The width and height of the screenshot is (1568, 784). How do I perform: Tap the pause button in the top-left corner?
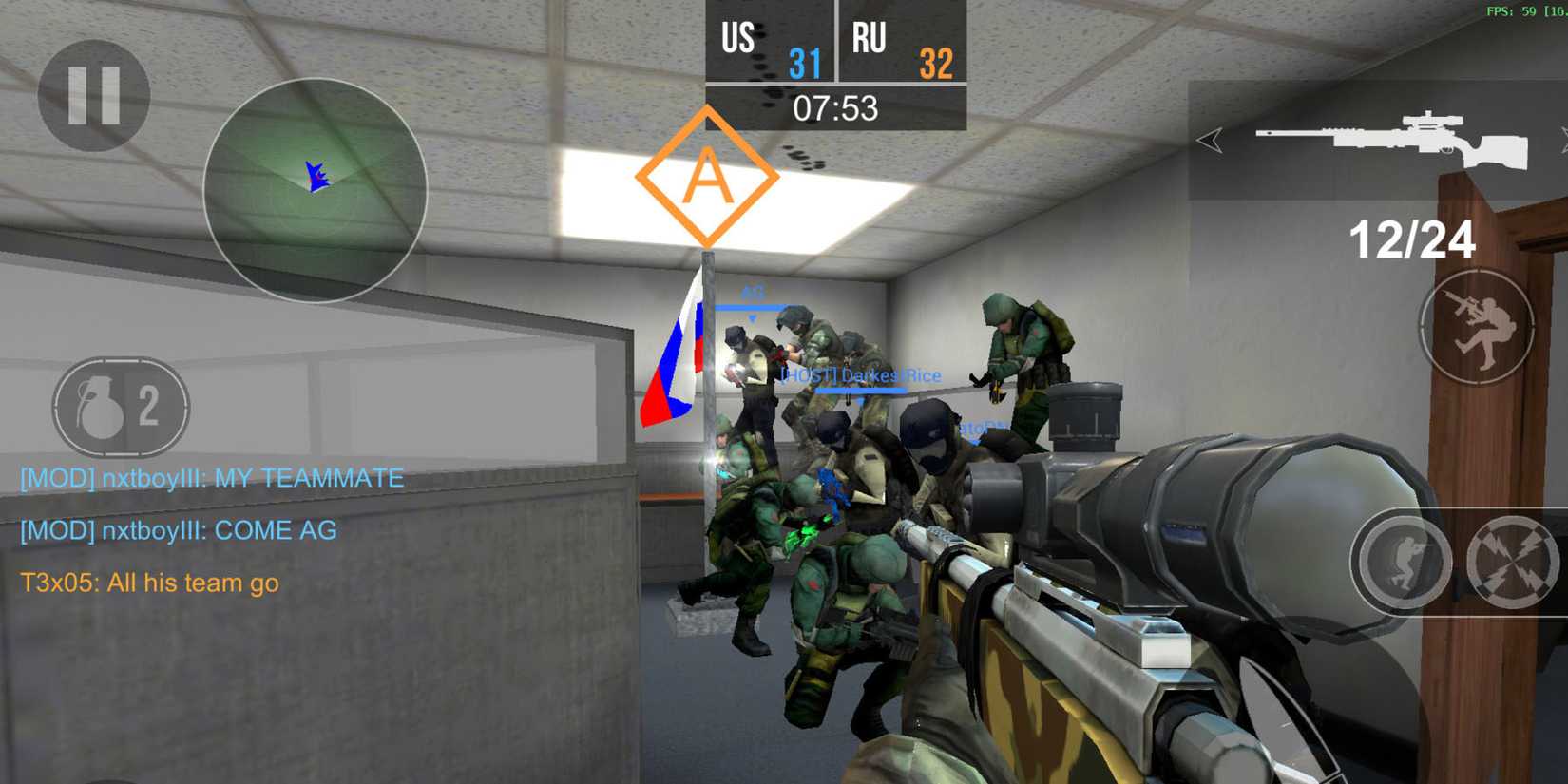pos(93,98)
